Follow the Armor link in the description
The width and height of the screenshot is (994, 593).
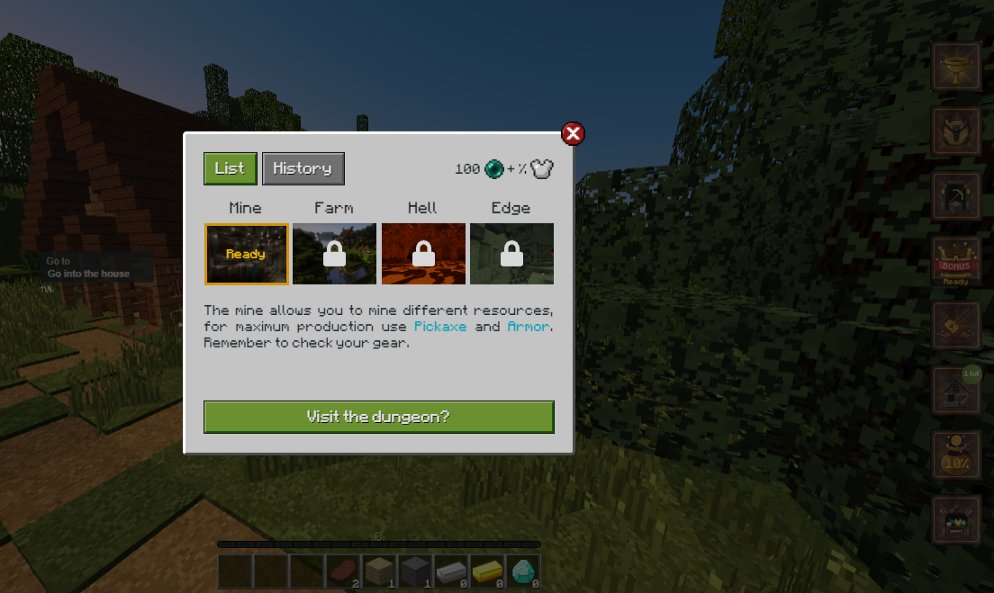click(528, 327)
